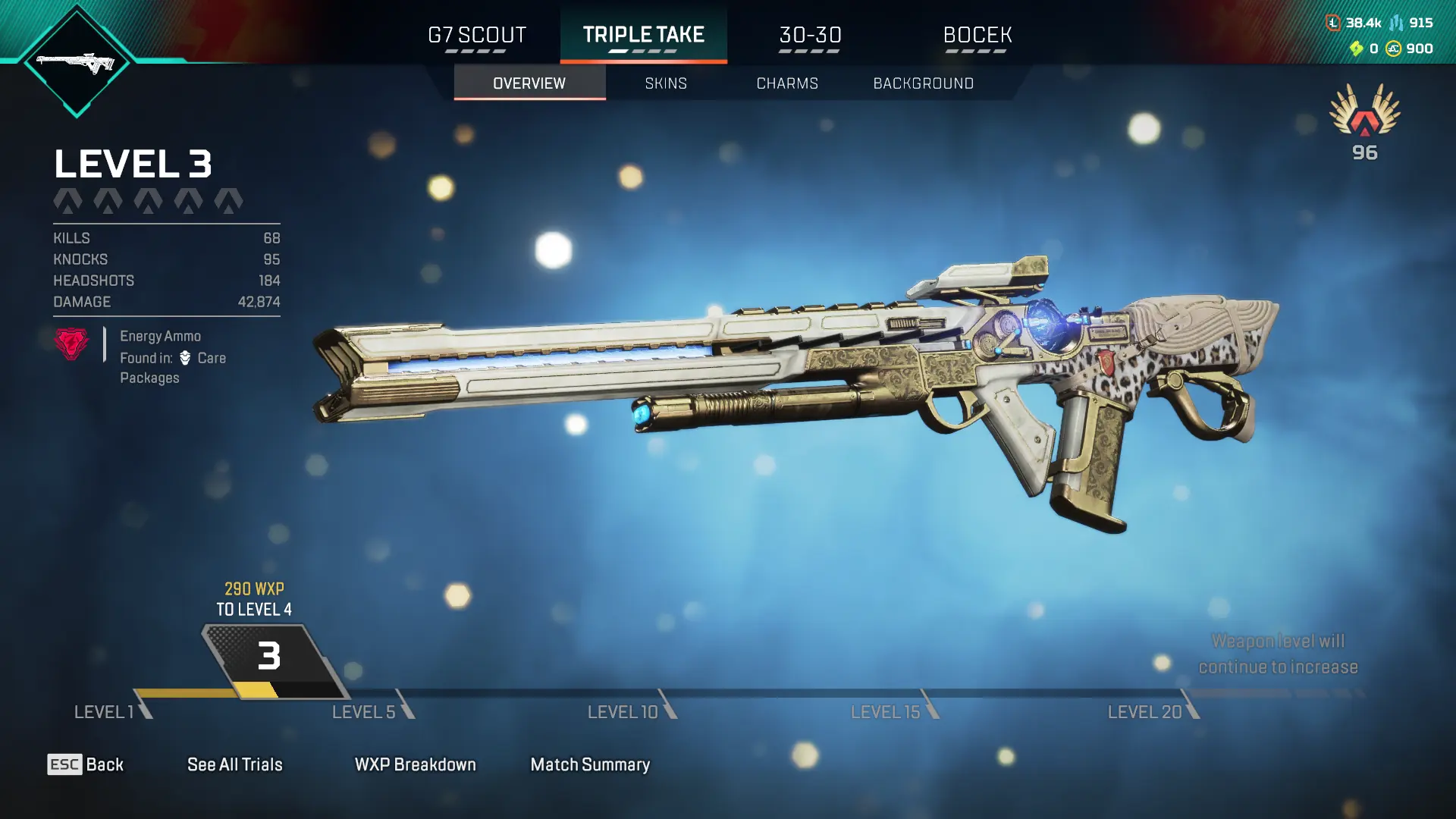Switch to the G7 Scout weapon tab
Screen dimensions: 1456x819
click(x=476, y=36)
